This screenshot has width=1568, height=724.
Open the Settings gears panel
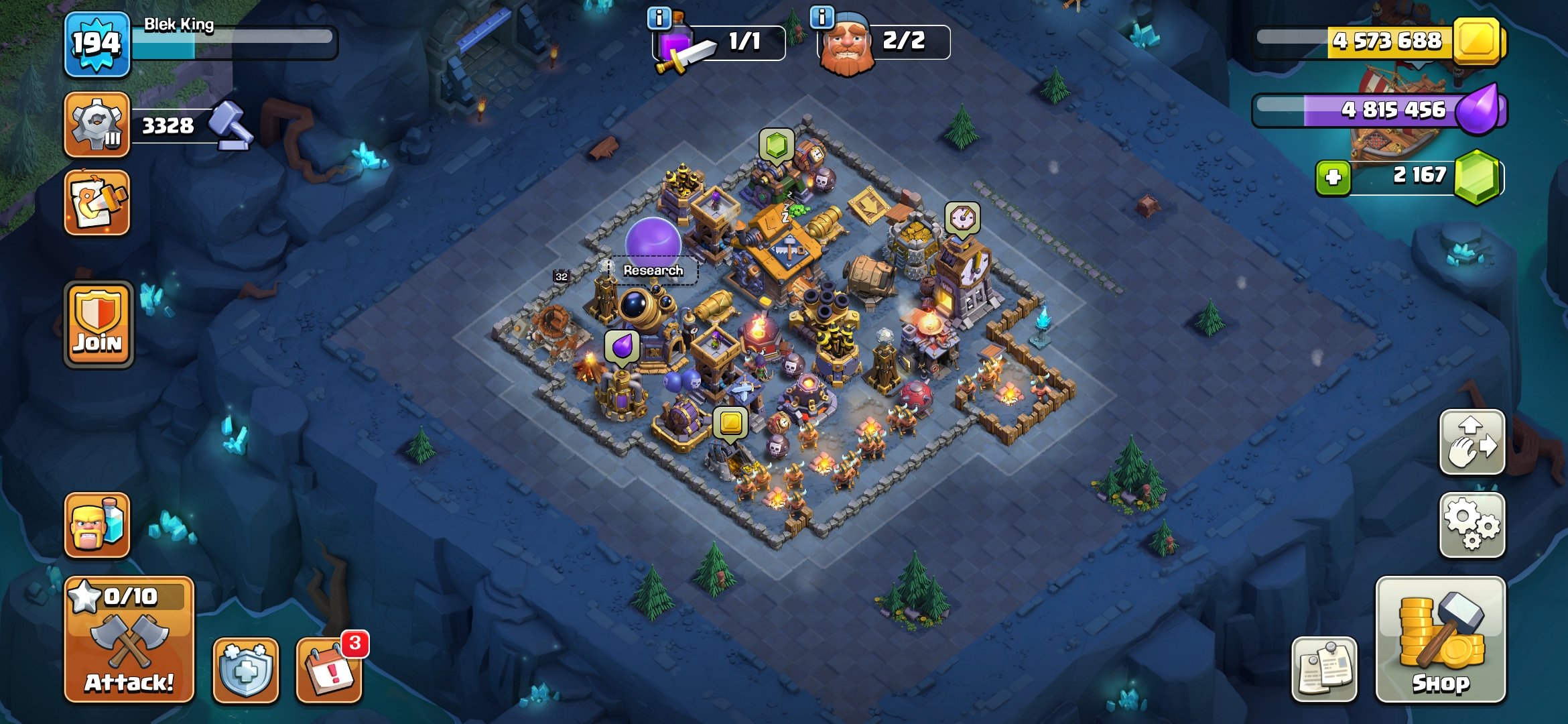[1472, 524]
